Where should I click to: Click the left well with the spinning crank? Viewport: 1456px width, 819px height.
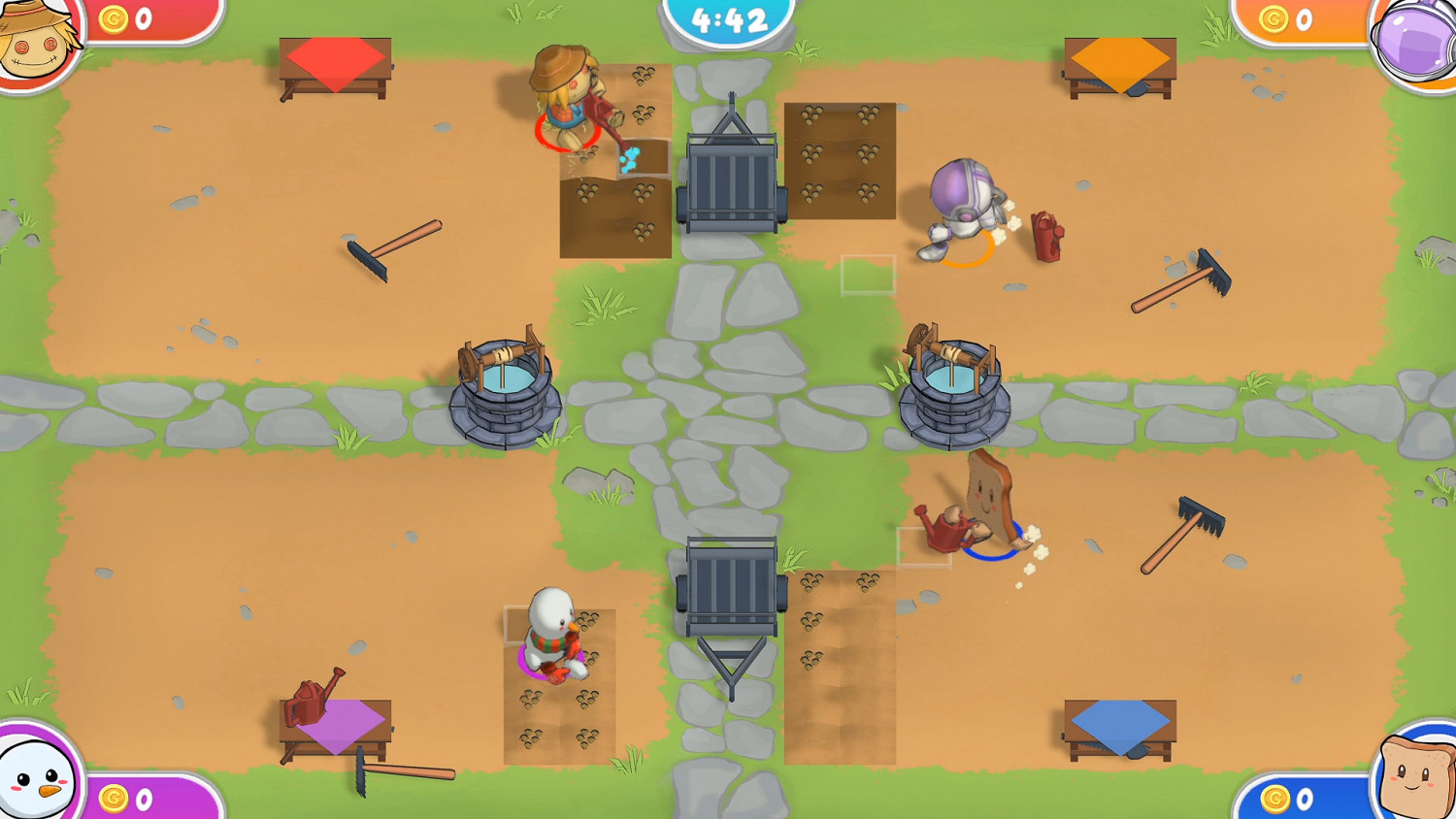point(505,388)
